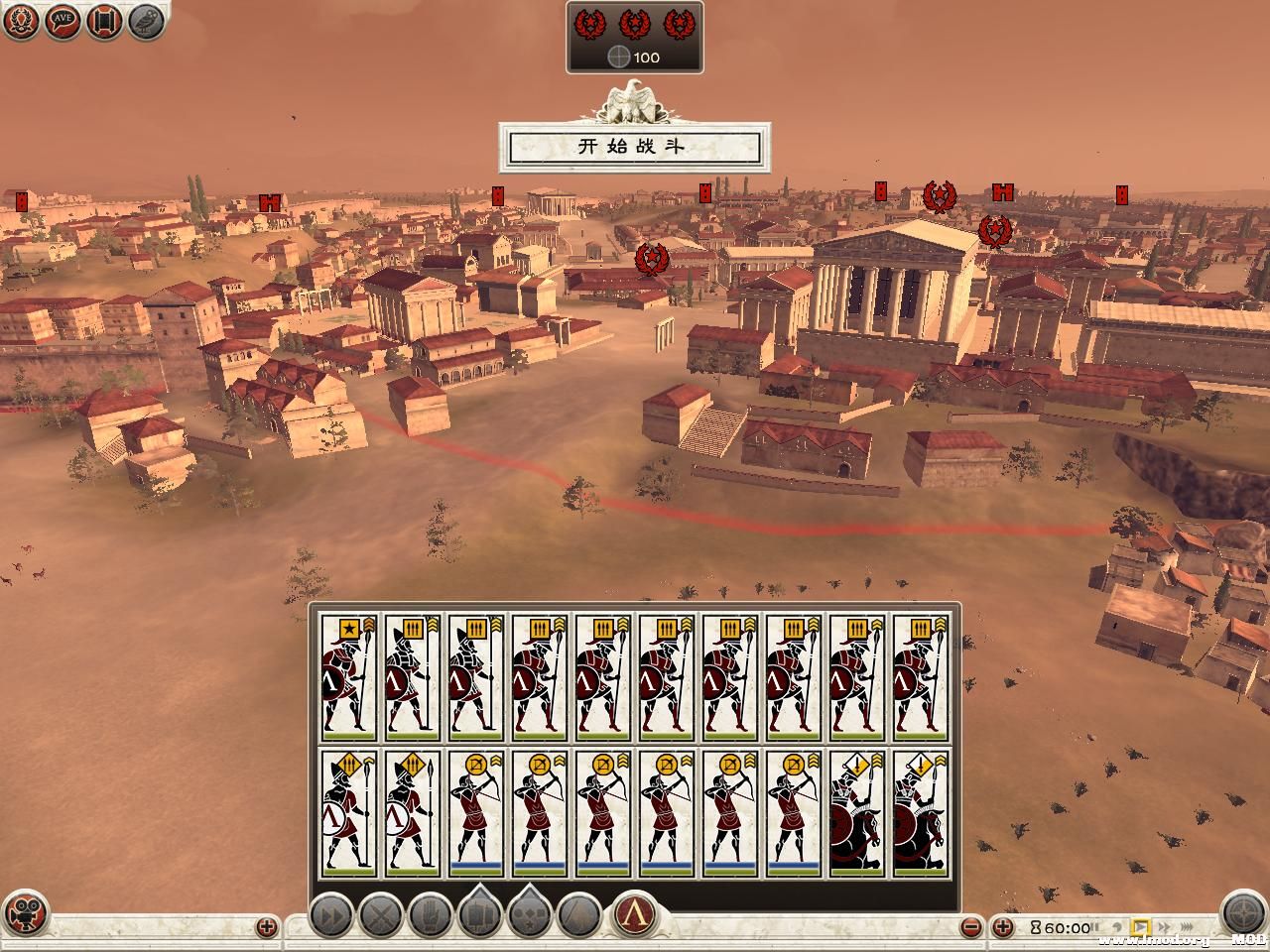This screenshot has width=1270, height=952.
Task: Click the raised hand halt button
Action: [431, 915]
